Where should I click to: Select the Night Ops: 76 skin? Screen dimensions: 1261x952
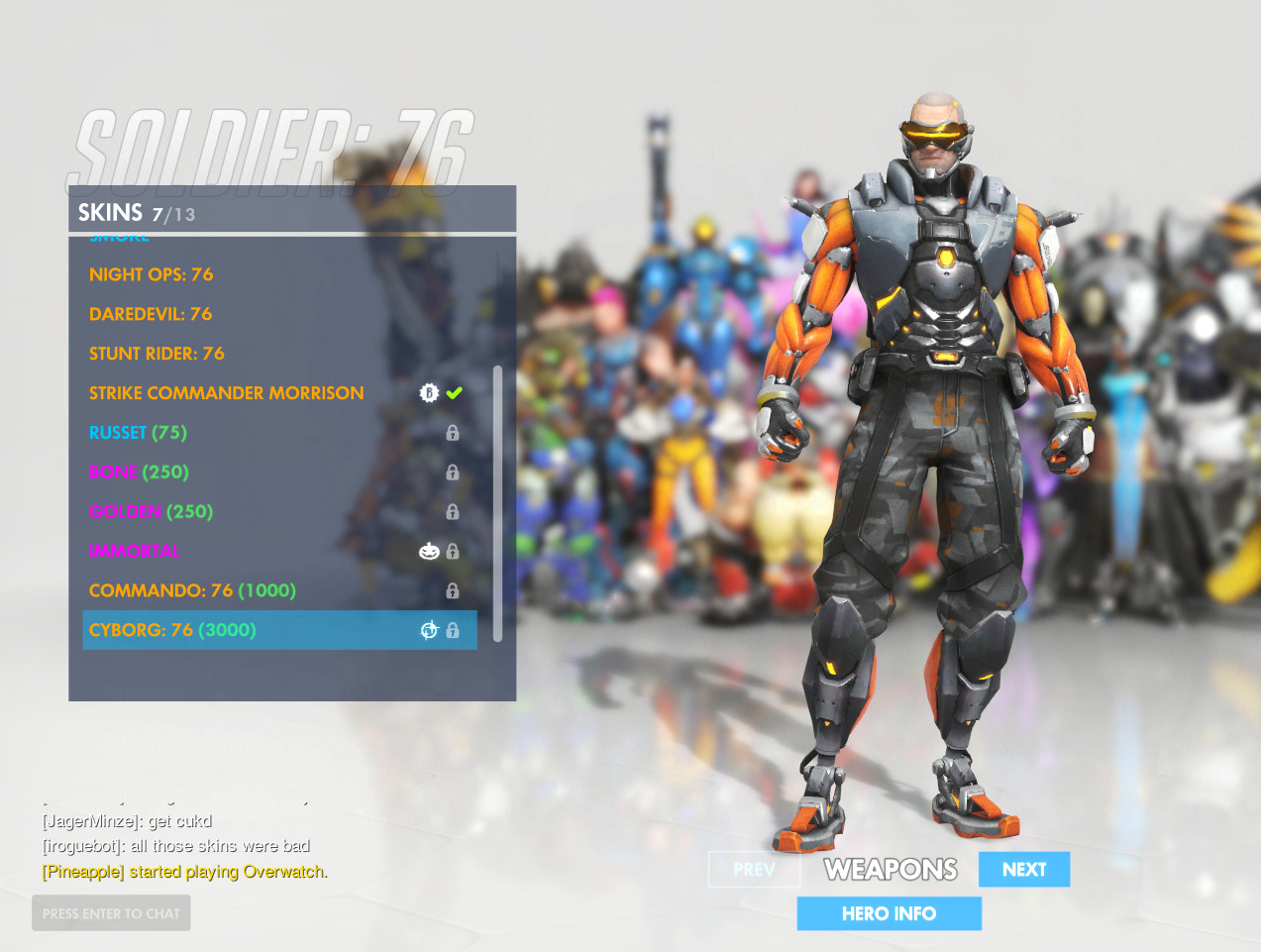pyautogui.click(x=152, y=274)
